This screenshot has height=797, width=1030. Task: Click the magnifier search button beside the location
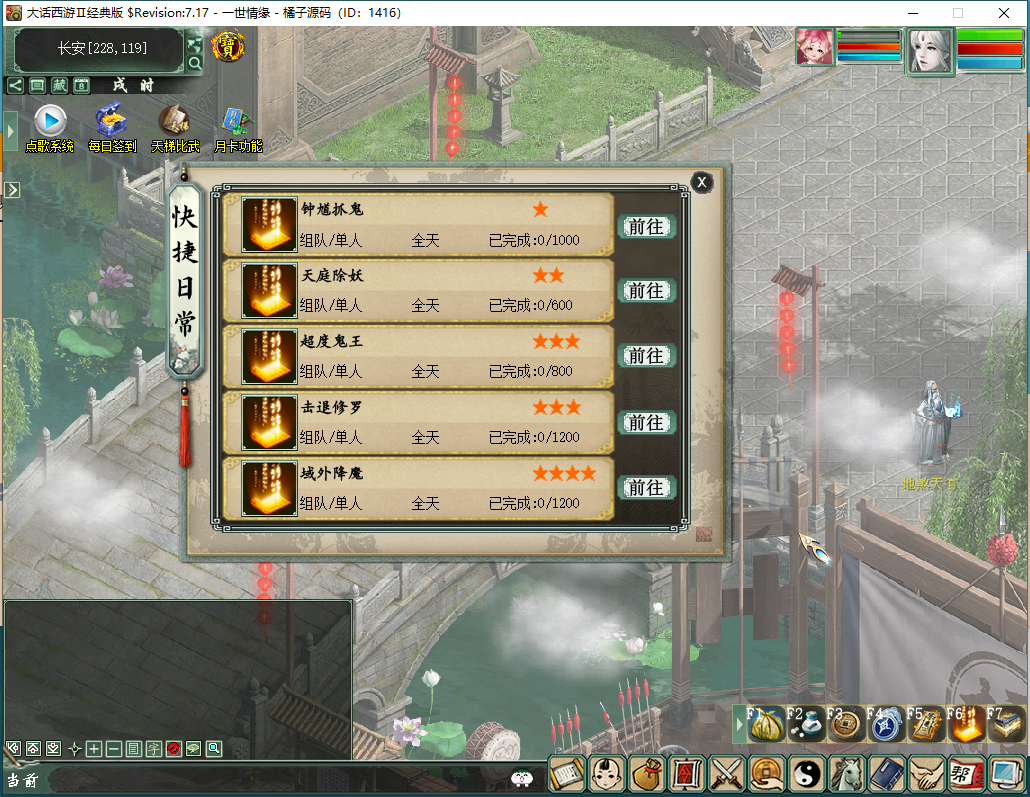pyautogui.click(x=195, y=63)
